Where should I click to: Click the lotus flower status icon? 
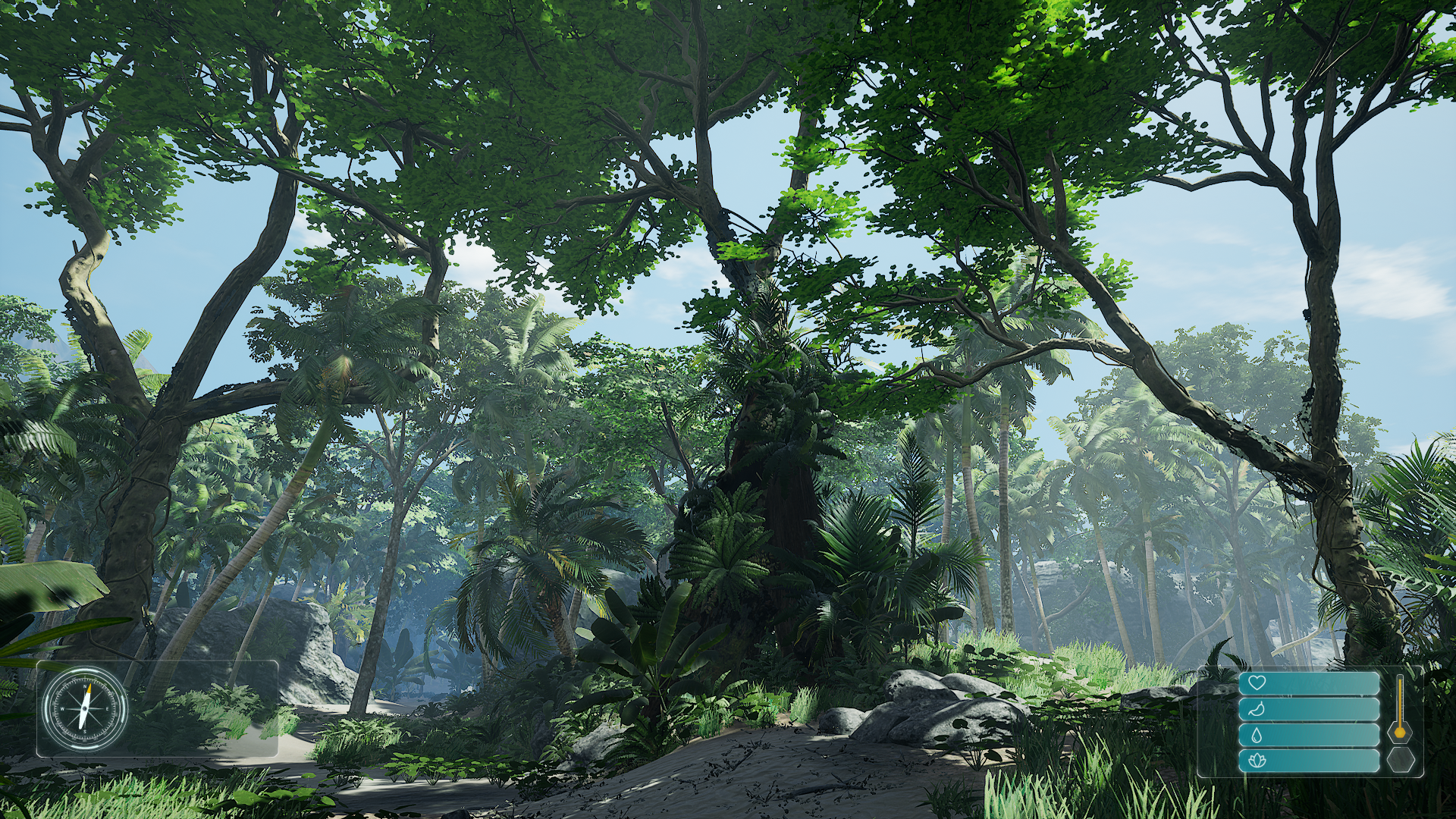point(1257,761)
